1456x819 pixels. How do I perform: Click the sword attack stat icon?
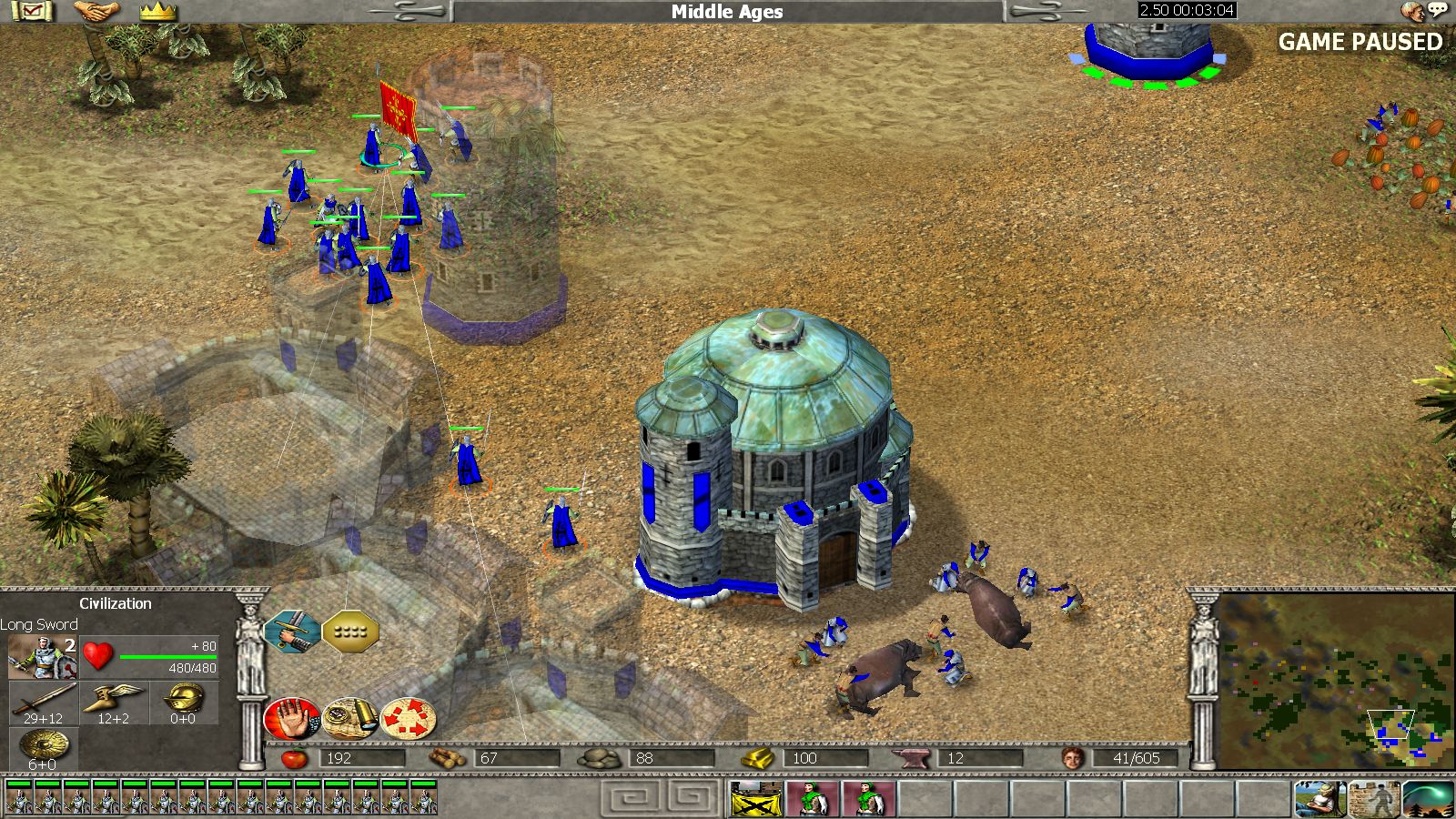[x=43, y=703]
